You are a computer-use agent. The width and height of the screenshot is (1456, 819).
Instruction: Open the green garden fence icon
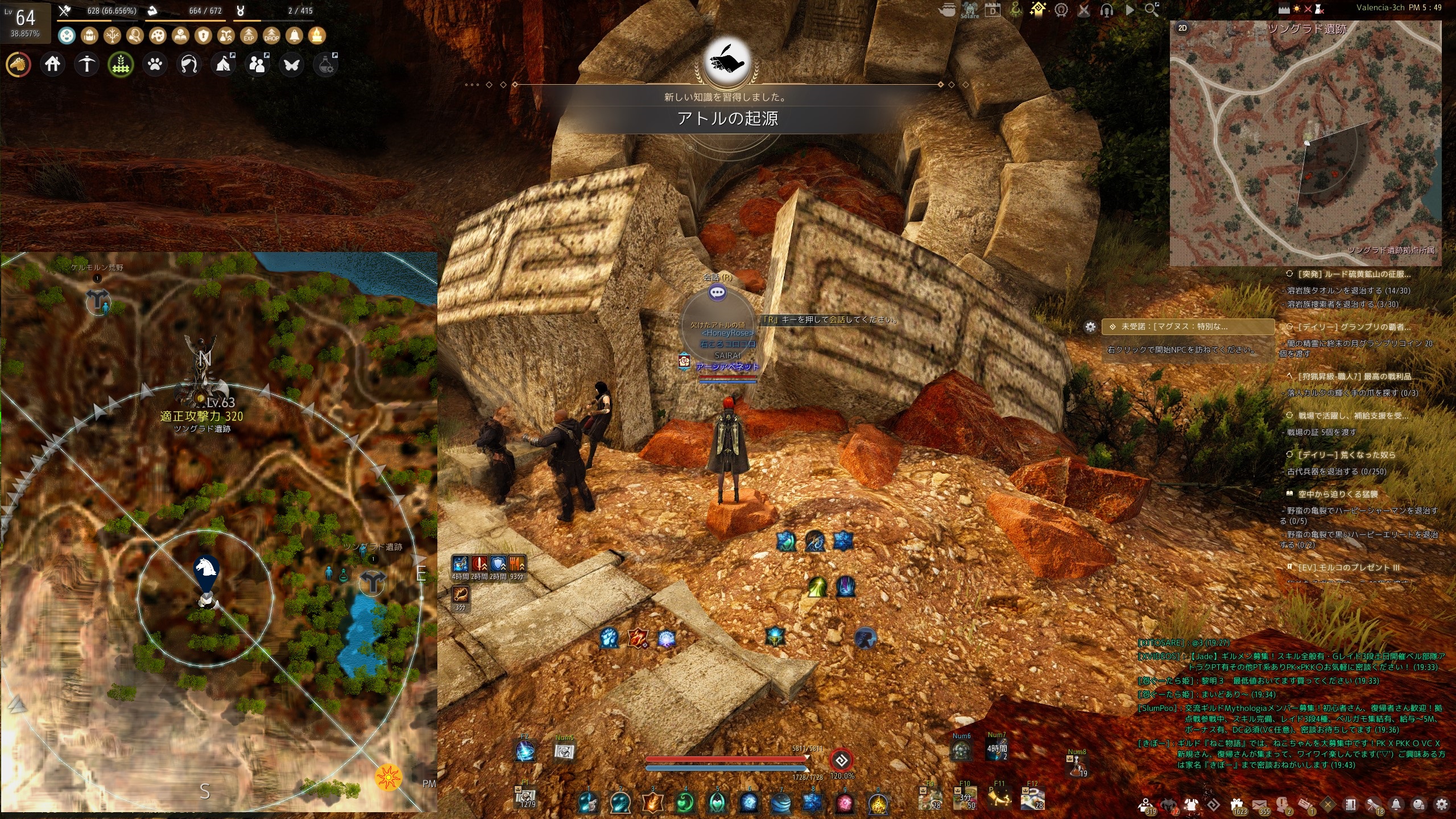pyautogui.click(x=121, y=65)
